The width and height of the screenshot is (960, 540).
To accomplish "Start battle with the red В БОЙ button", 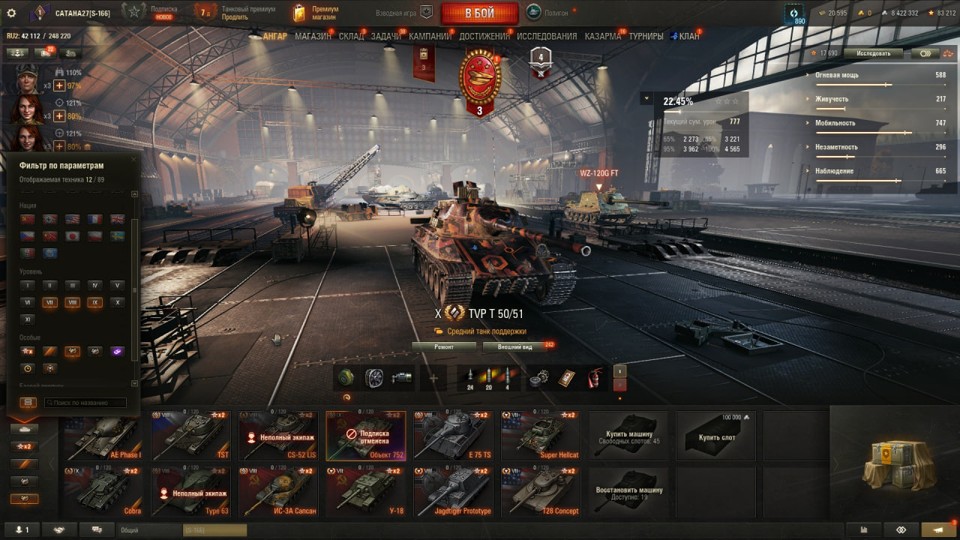I will coord(479,13).
